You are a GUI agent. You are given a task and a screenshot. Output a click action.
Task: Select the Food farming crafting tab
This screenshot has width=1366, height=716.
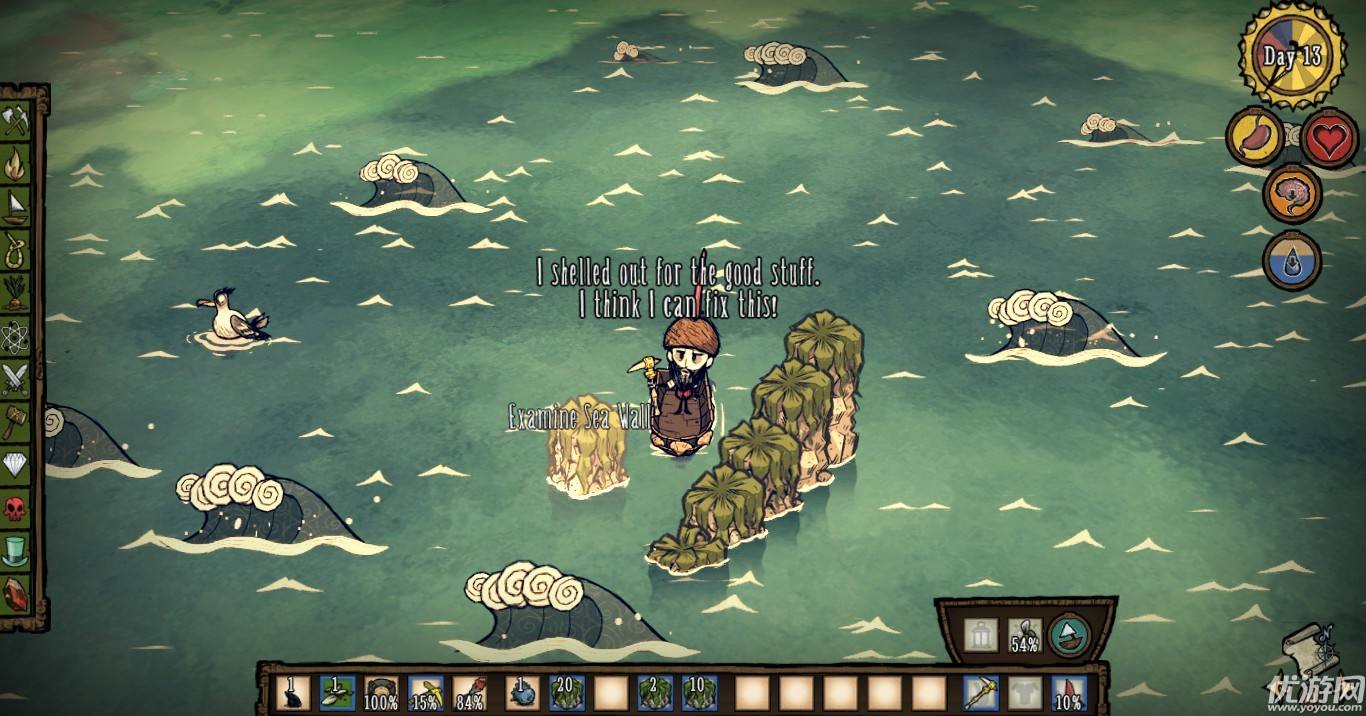[15, 293]
